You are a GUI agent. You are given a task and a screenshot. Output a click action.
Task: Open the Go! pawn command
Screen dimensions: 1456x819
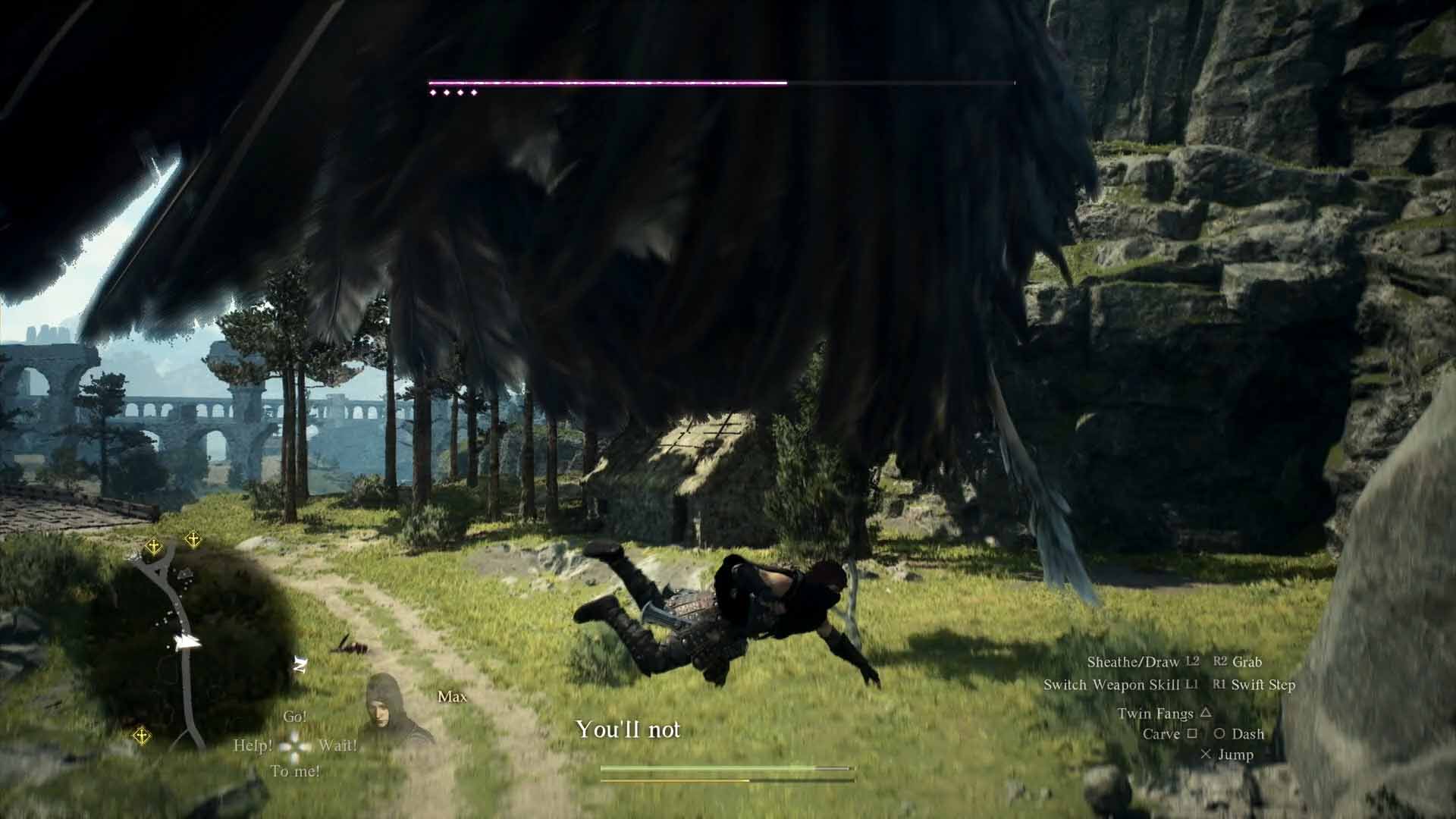(x=297, y=717)
